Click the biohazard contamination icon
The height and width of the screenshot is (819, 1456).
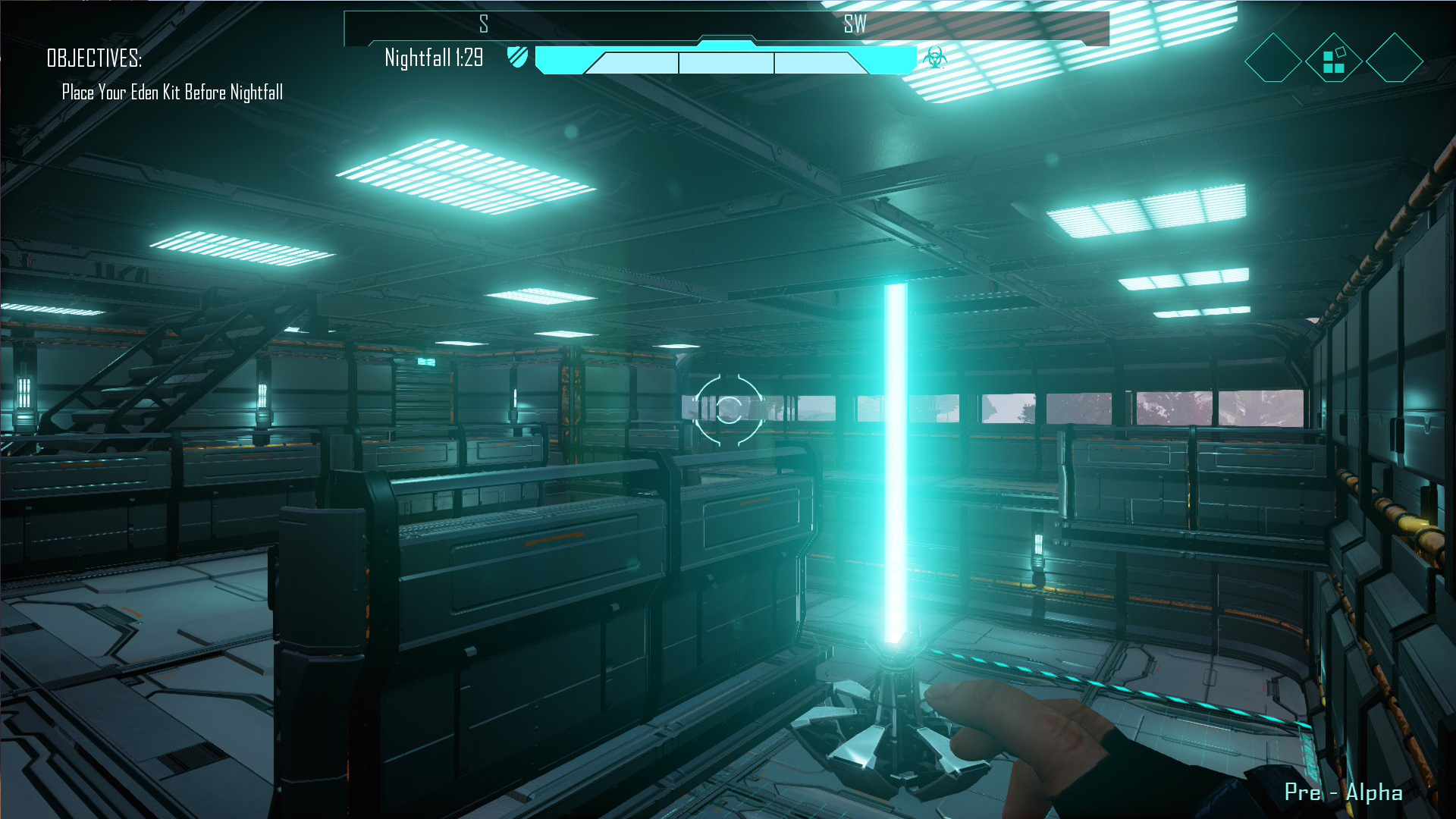934,58
